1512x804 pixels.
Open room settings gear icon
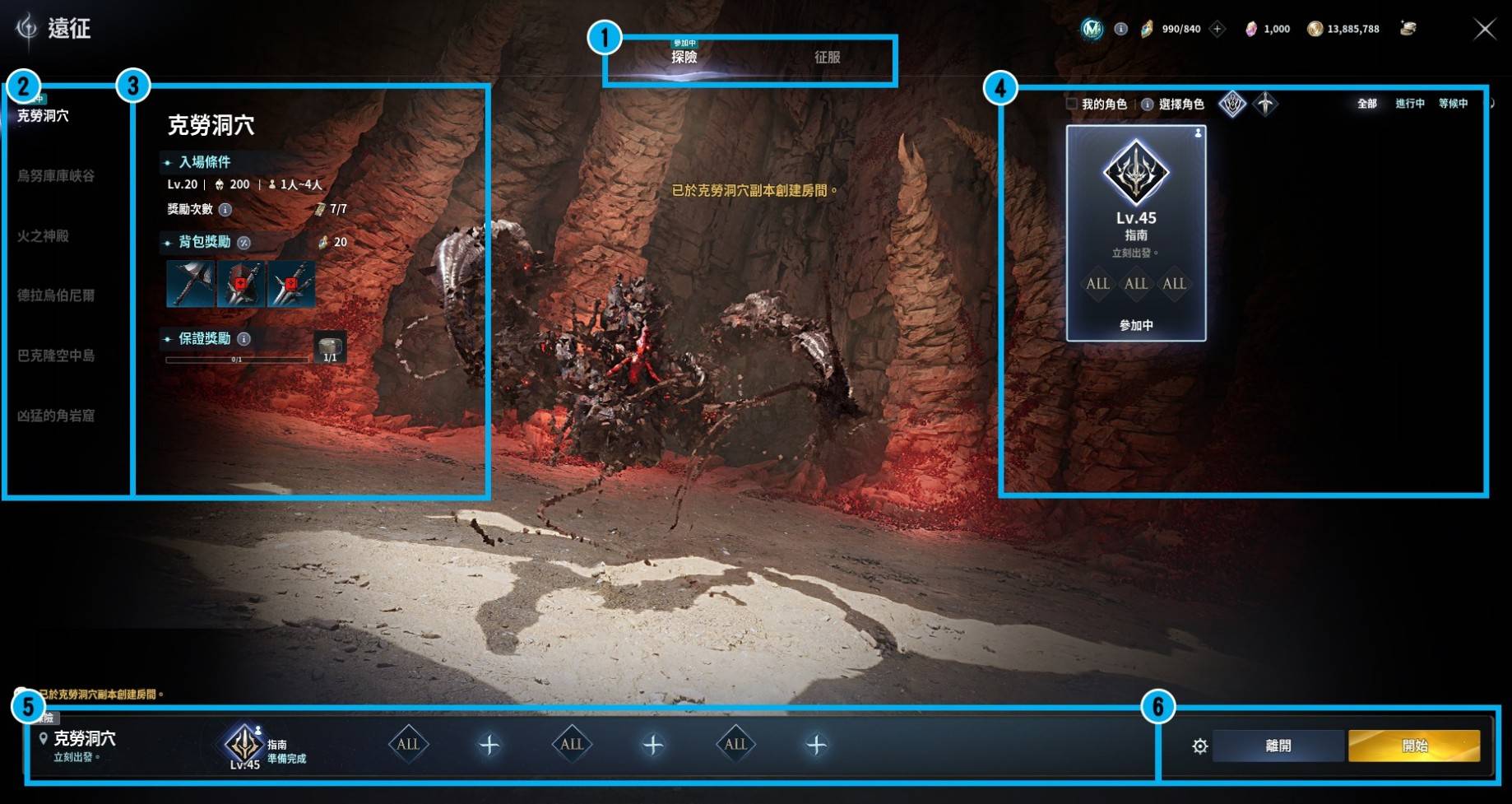1199,746
